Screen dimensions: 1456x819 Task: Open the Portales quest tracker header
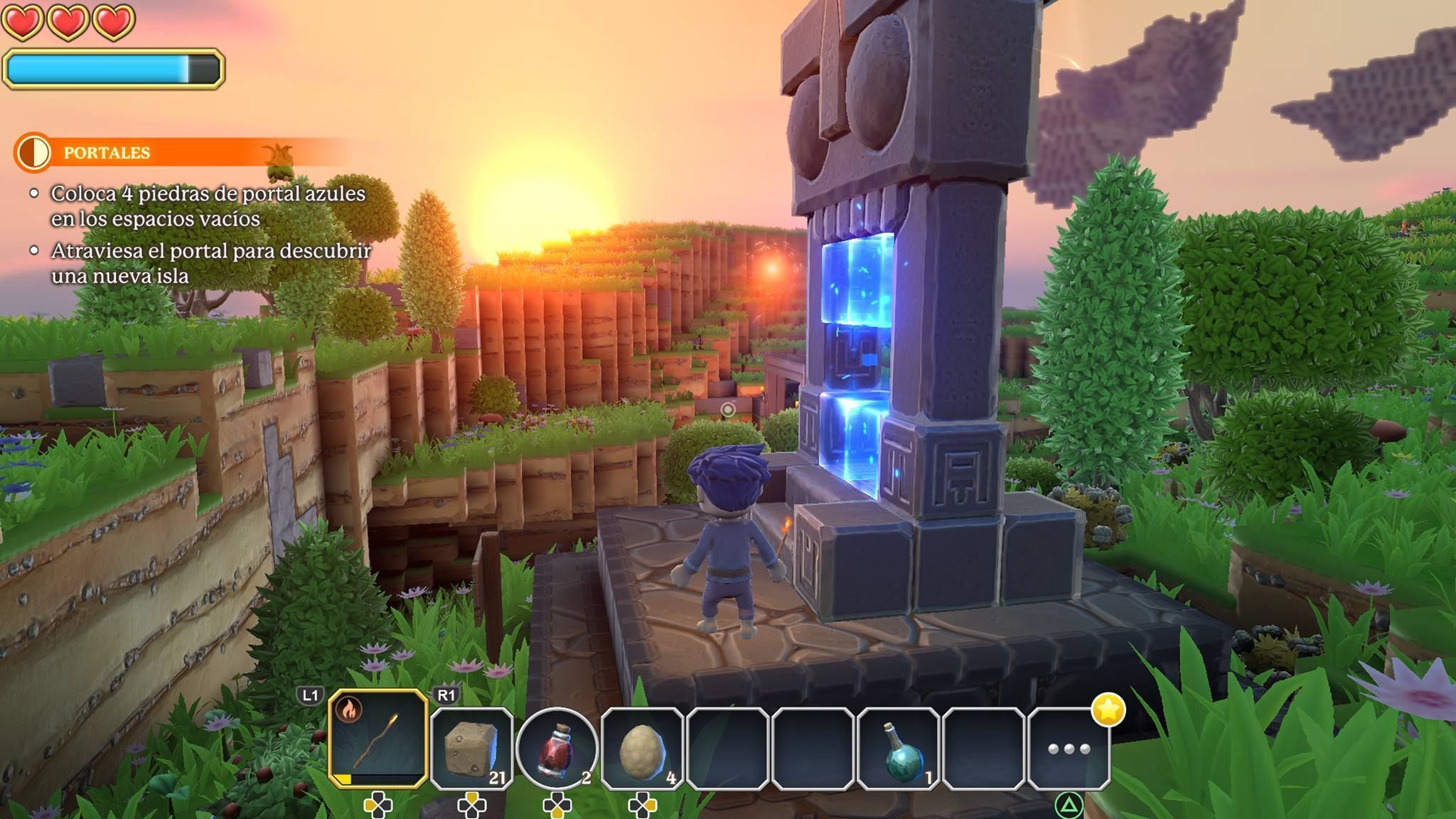click(x=107, y=153)
